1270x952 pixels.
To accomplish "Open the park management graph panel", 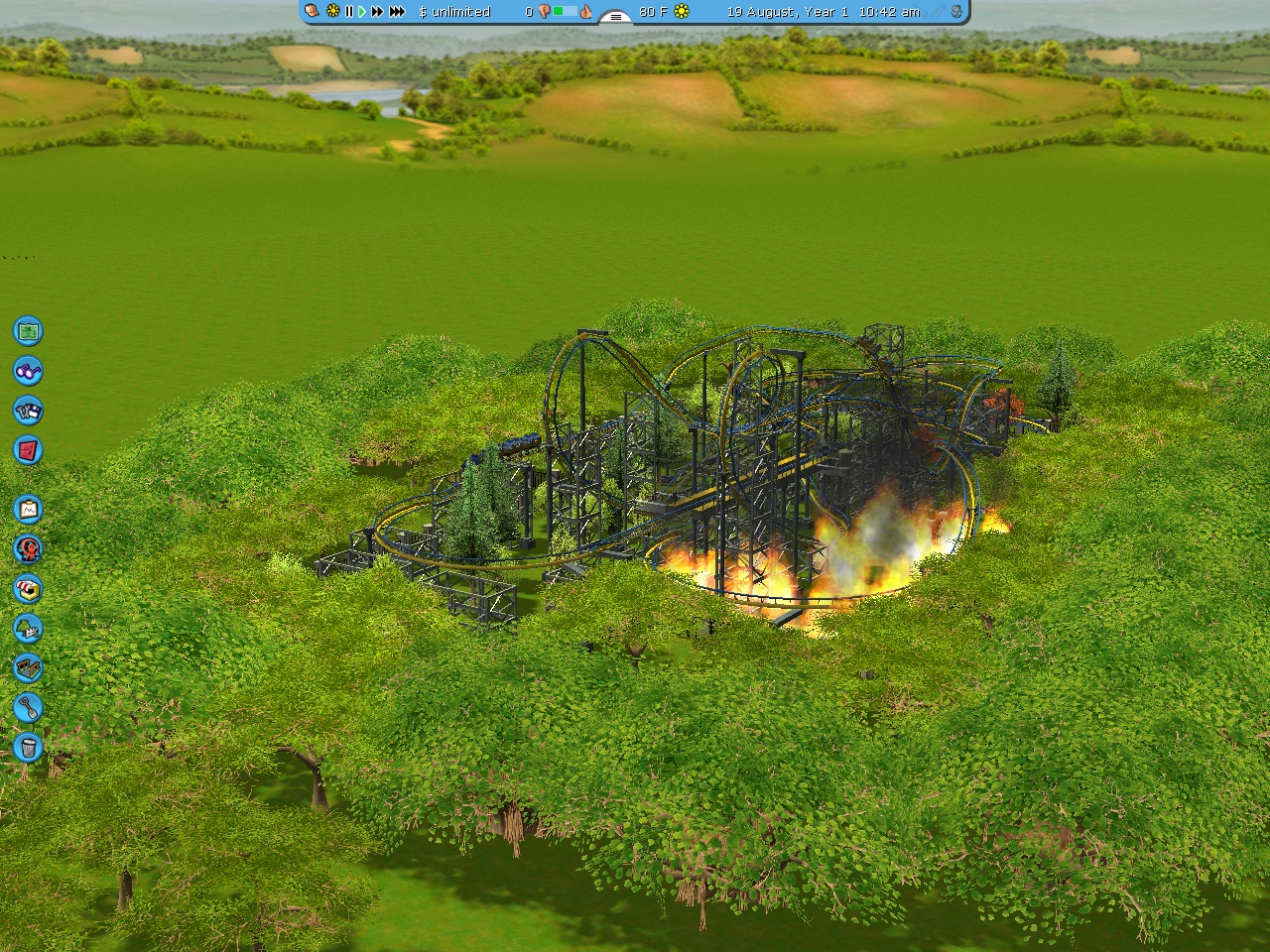I will coord(28,509).
